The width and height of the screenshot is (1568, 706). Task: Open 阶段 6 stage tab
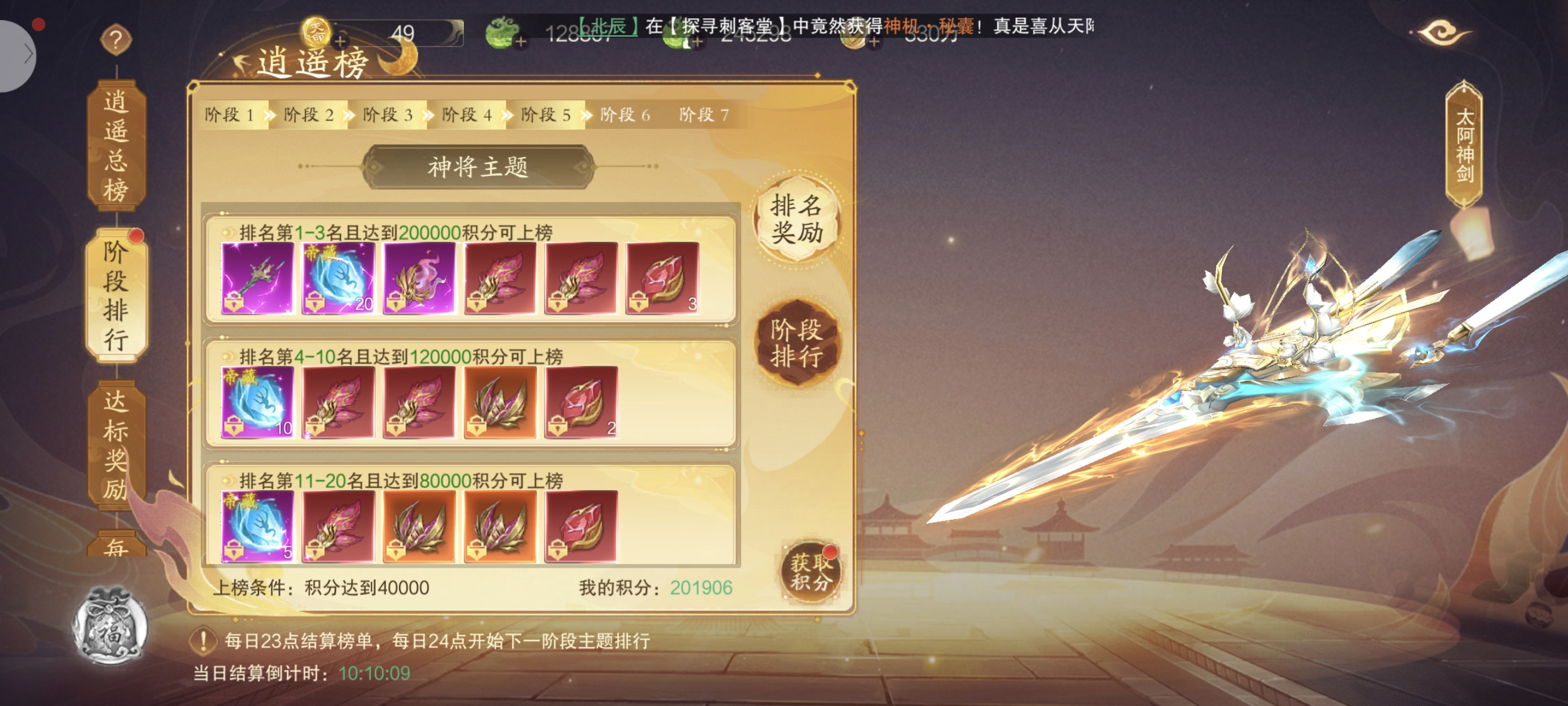(625, 114)
